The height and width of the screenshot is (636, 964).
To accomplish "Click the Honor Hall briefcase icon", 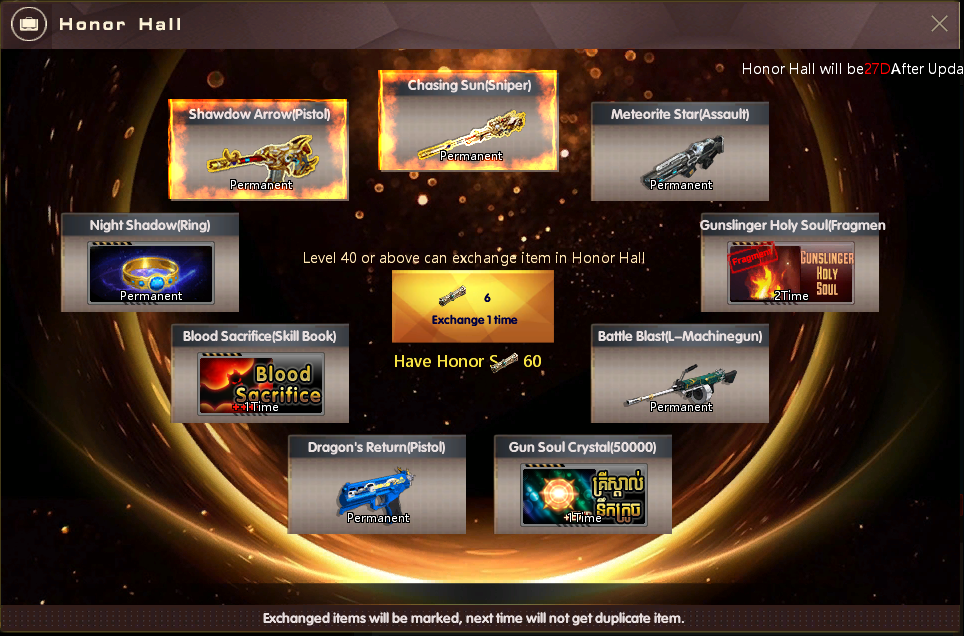I will (x=28, y=24).
